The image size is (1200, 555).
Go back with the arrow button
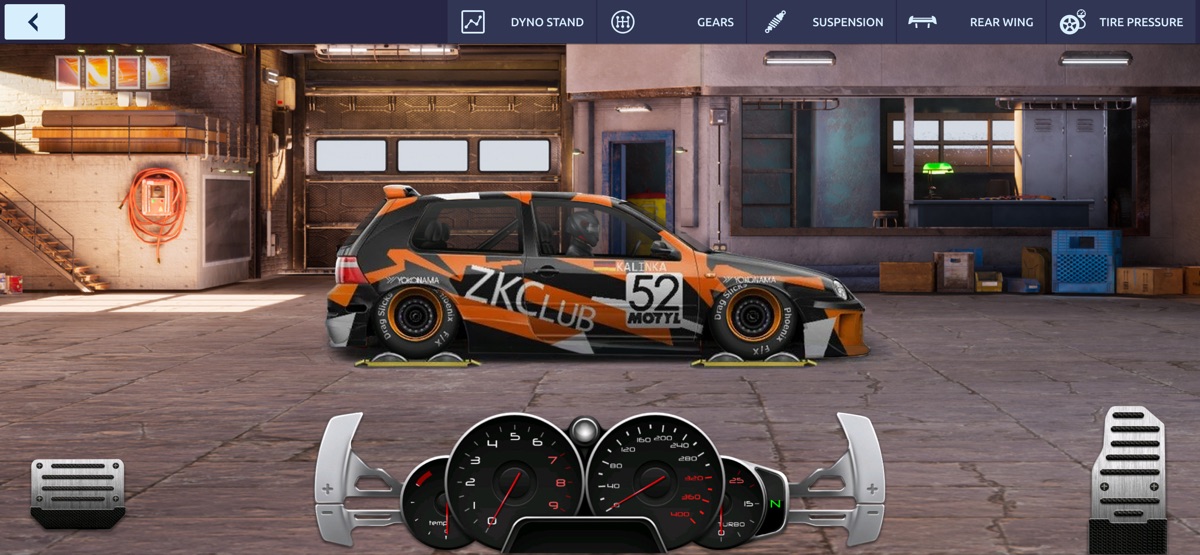pyautogui.click(x=35, y=22)
